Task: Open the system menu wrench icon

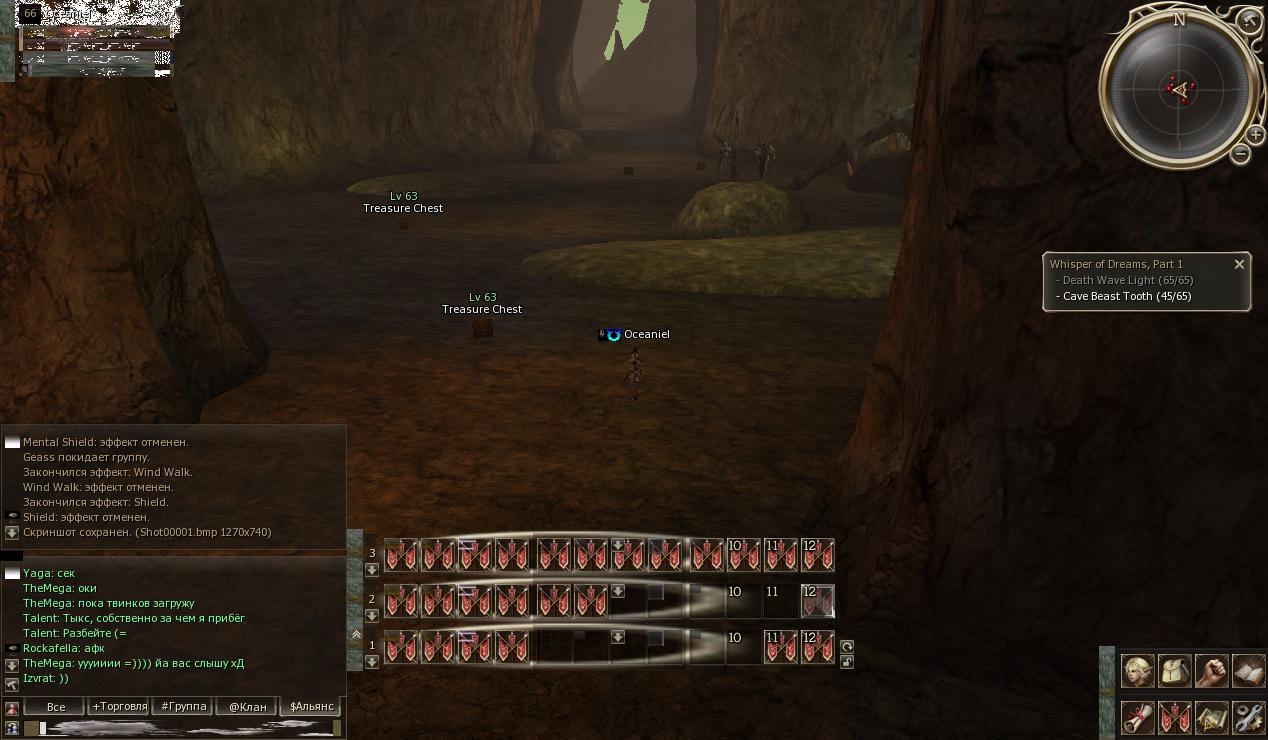Action: pyautogui.click(x=1248, y=717)
